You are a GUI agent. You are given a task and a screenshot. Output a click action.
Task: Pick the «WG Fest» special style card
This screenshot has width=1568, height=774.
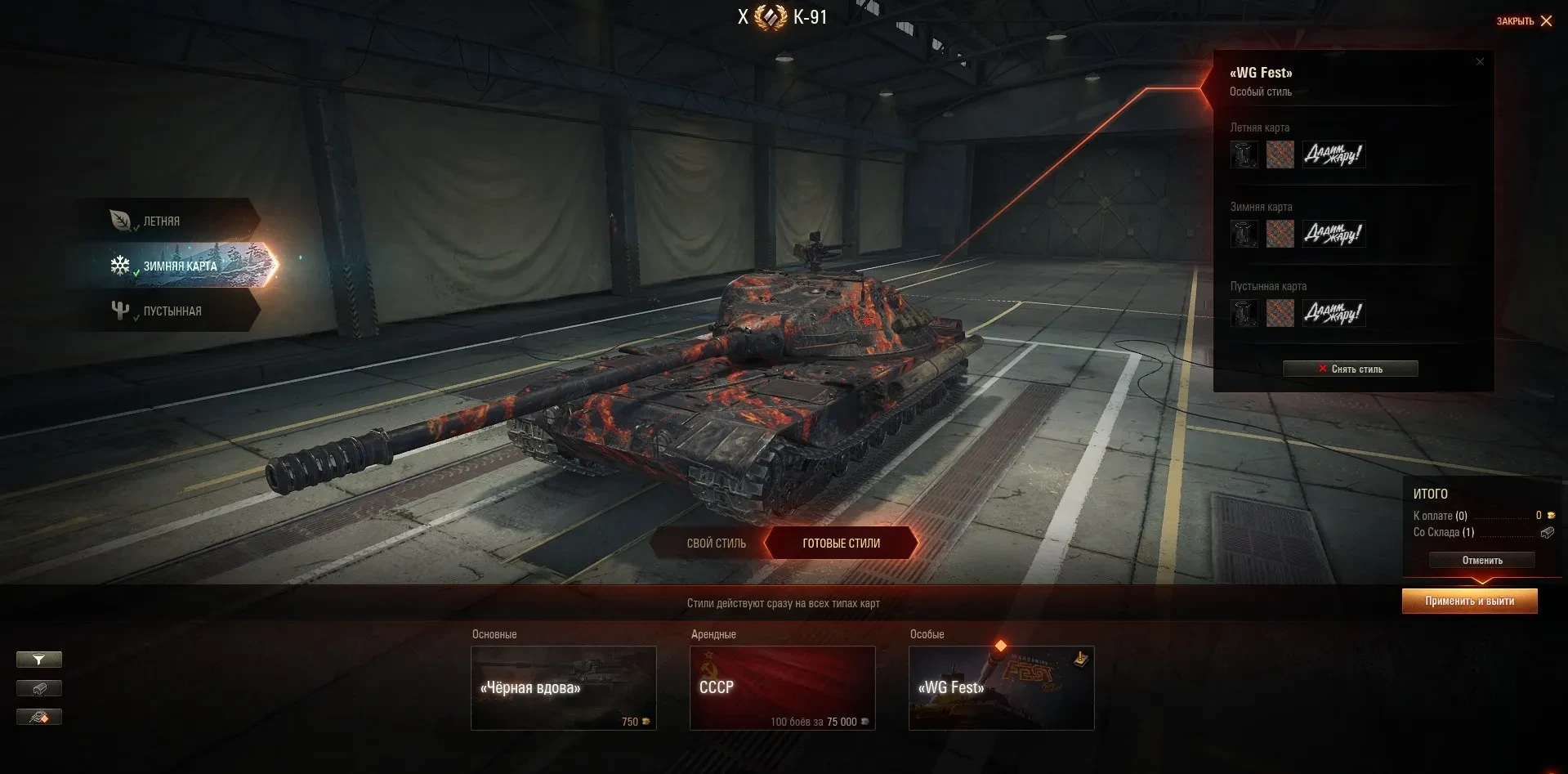click(1001, 687)
